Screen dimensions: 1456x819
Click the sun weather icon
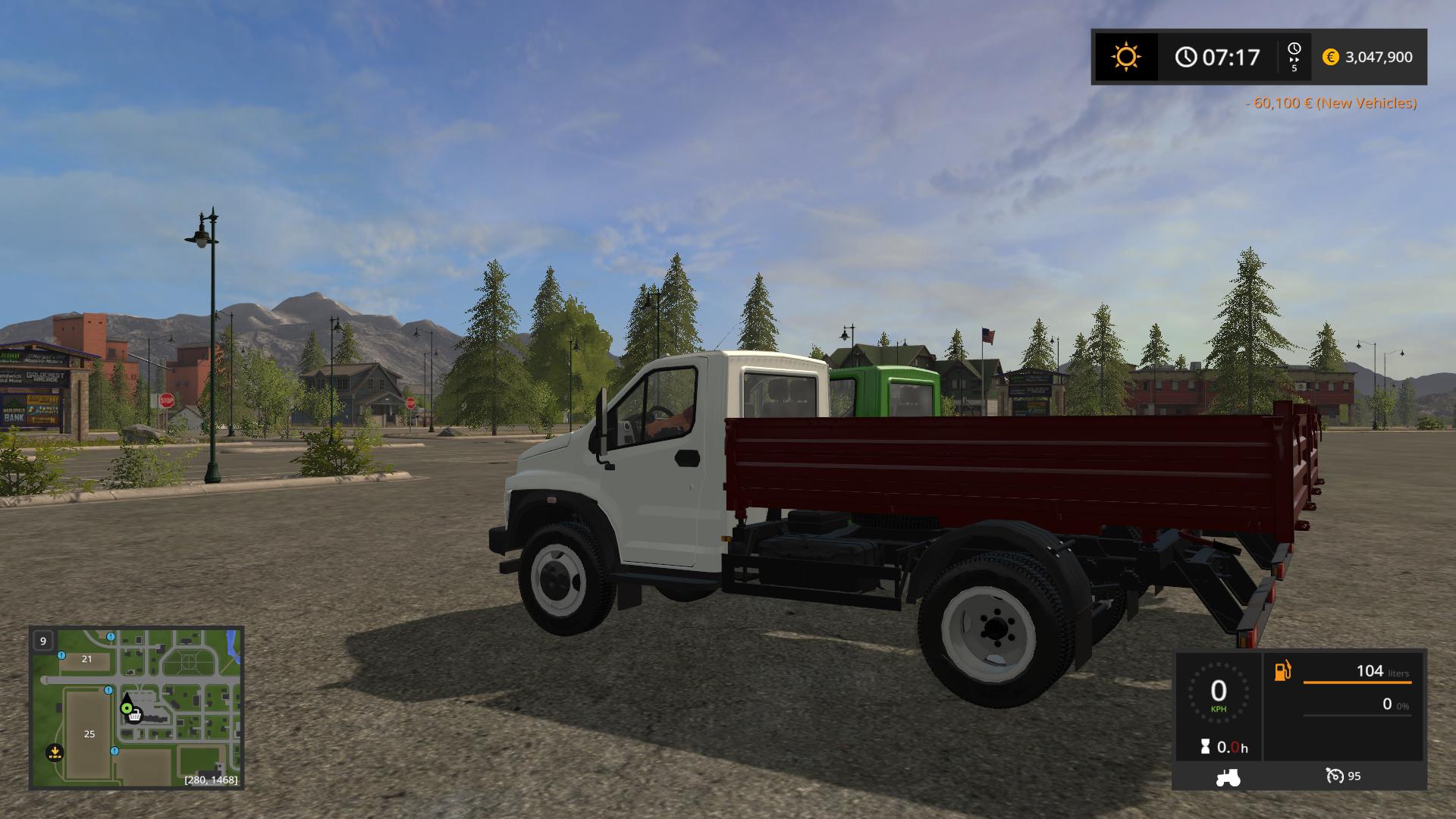1125,57
